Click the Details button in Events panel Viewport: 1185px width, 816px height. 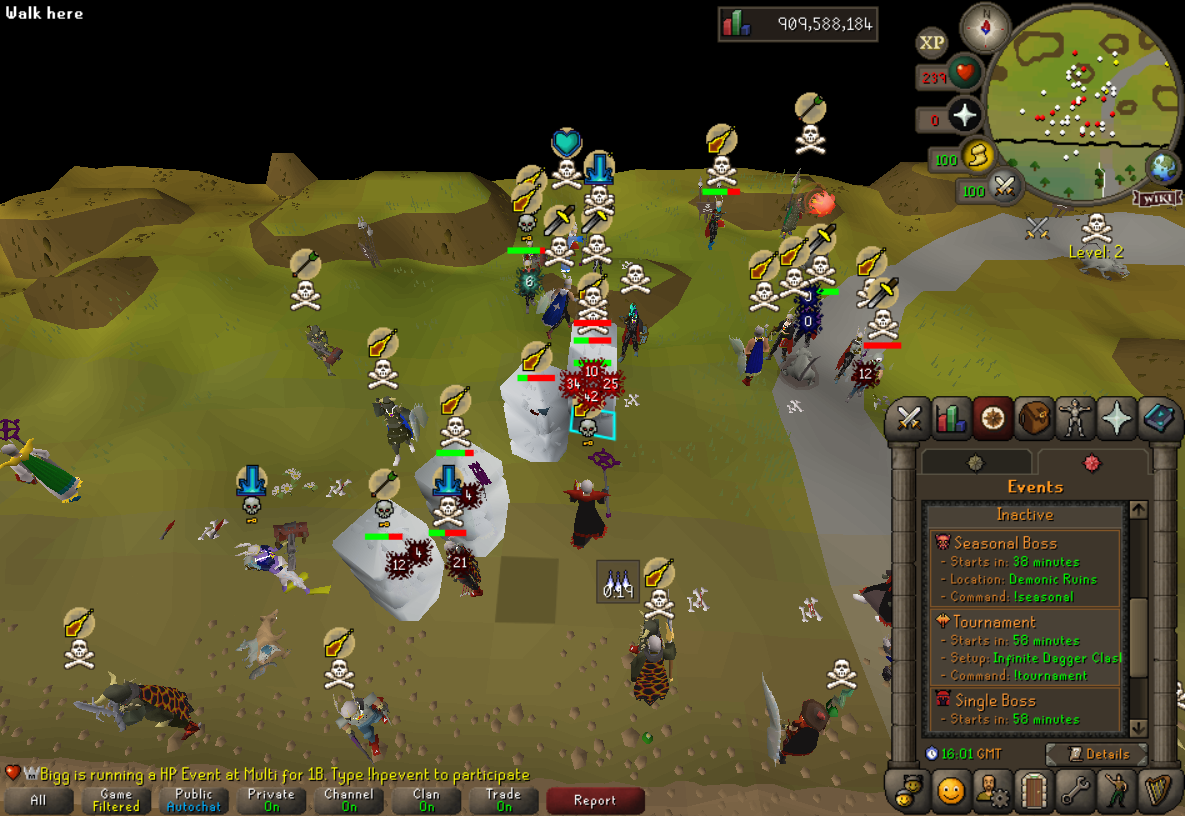[1096, 754]
